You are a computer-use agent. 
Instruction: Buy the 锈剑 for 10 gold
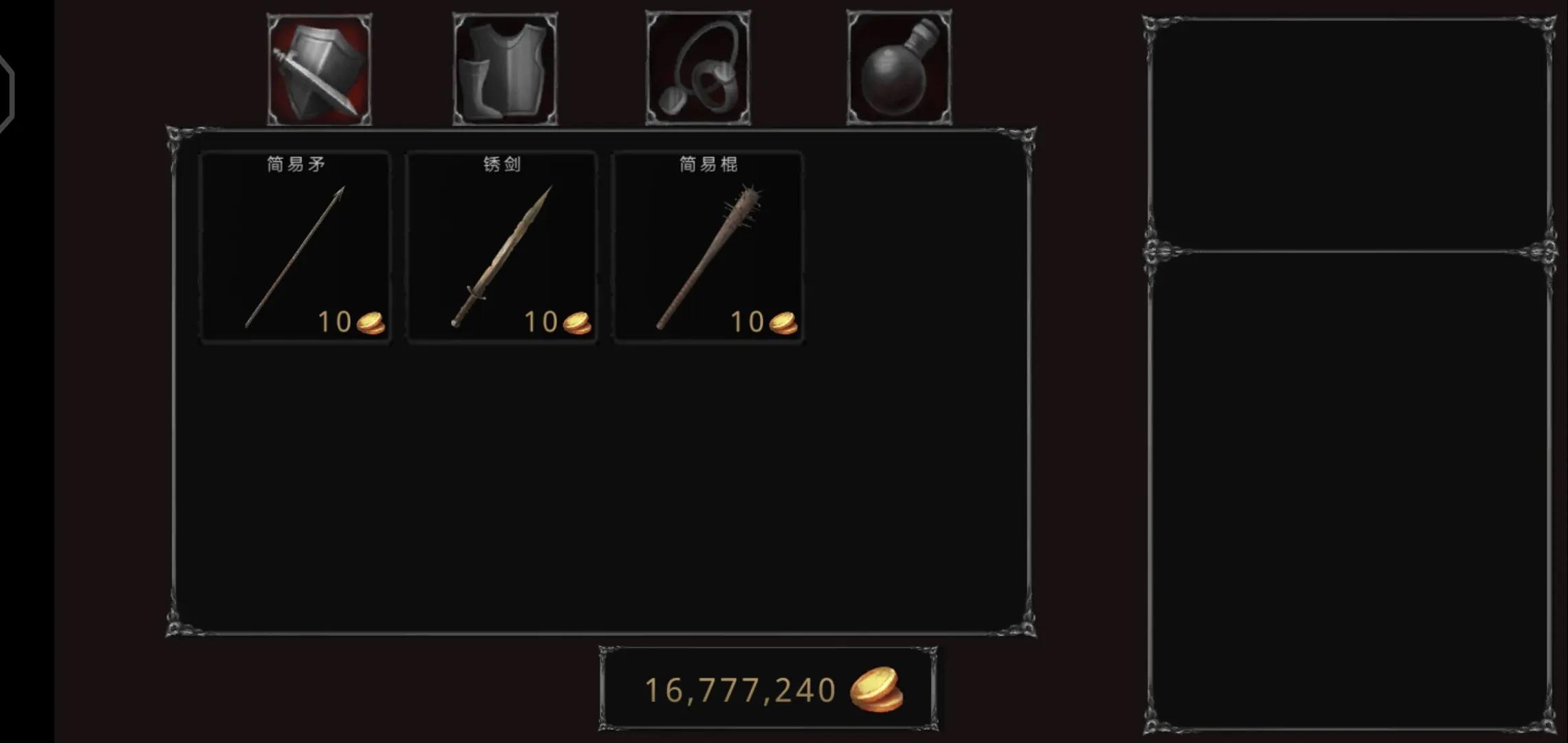[x=502, y=246]
